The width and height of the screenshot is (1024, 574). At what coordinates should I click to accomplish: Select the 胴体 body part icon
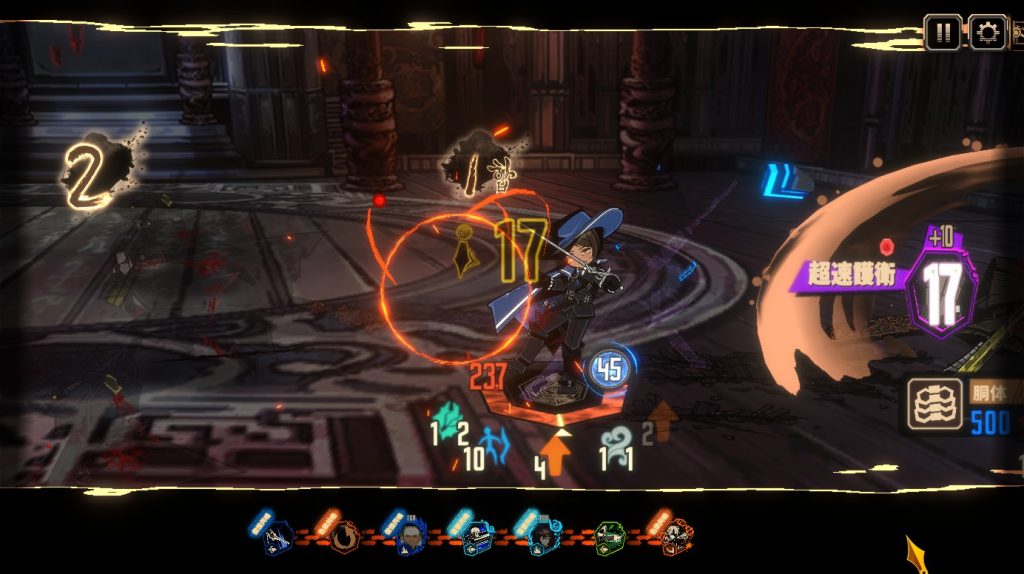[x=935, y=402]
